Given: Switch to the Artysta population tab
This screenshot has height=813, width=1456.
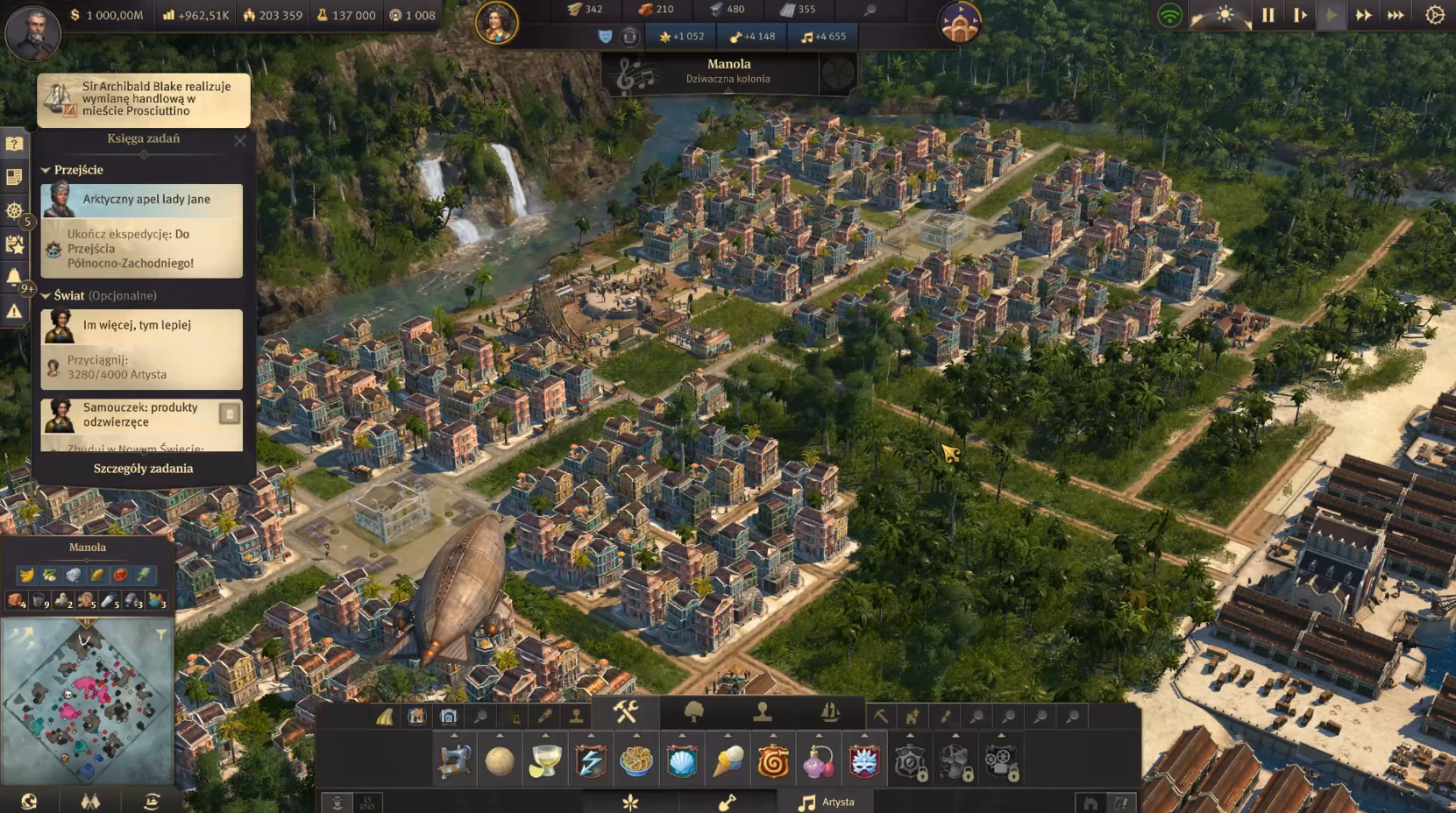Looking at the screenshot, I should tap(826, 802).
